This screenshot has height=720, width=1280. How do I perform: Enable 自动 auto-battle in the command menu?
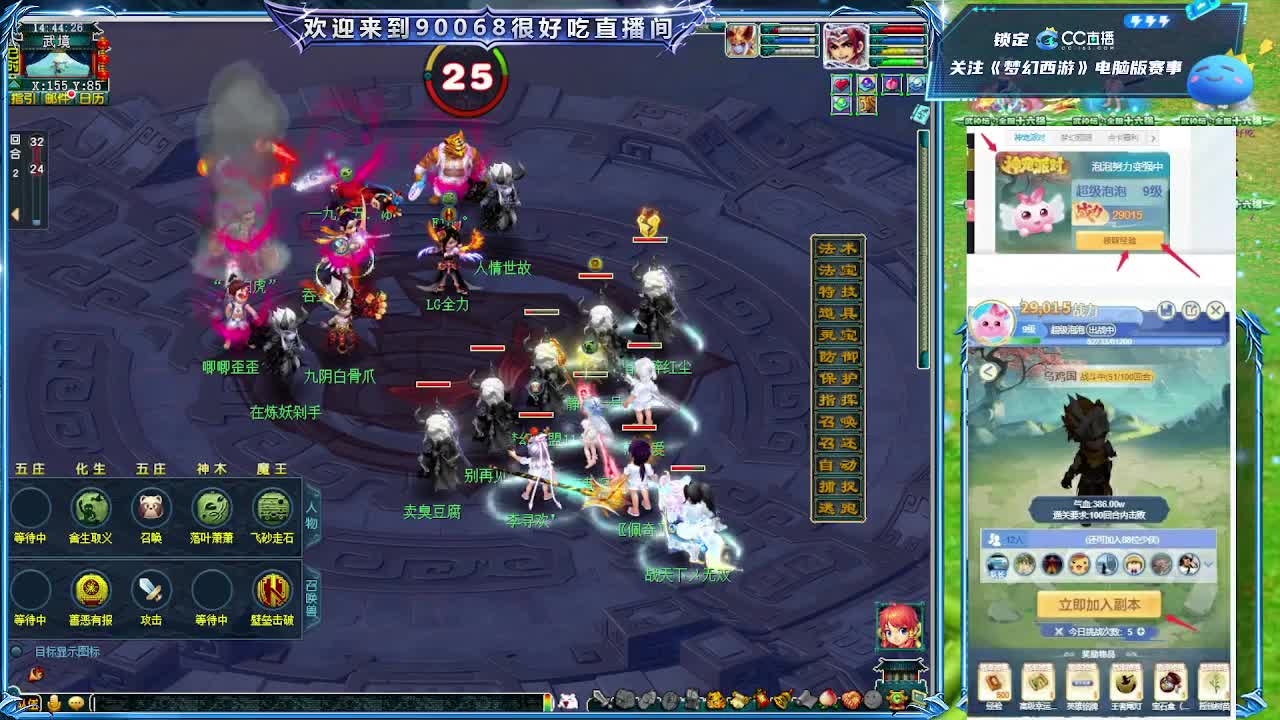click(838, 463)
